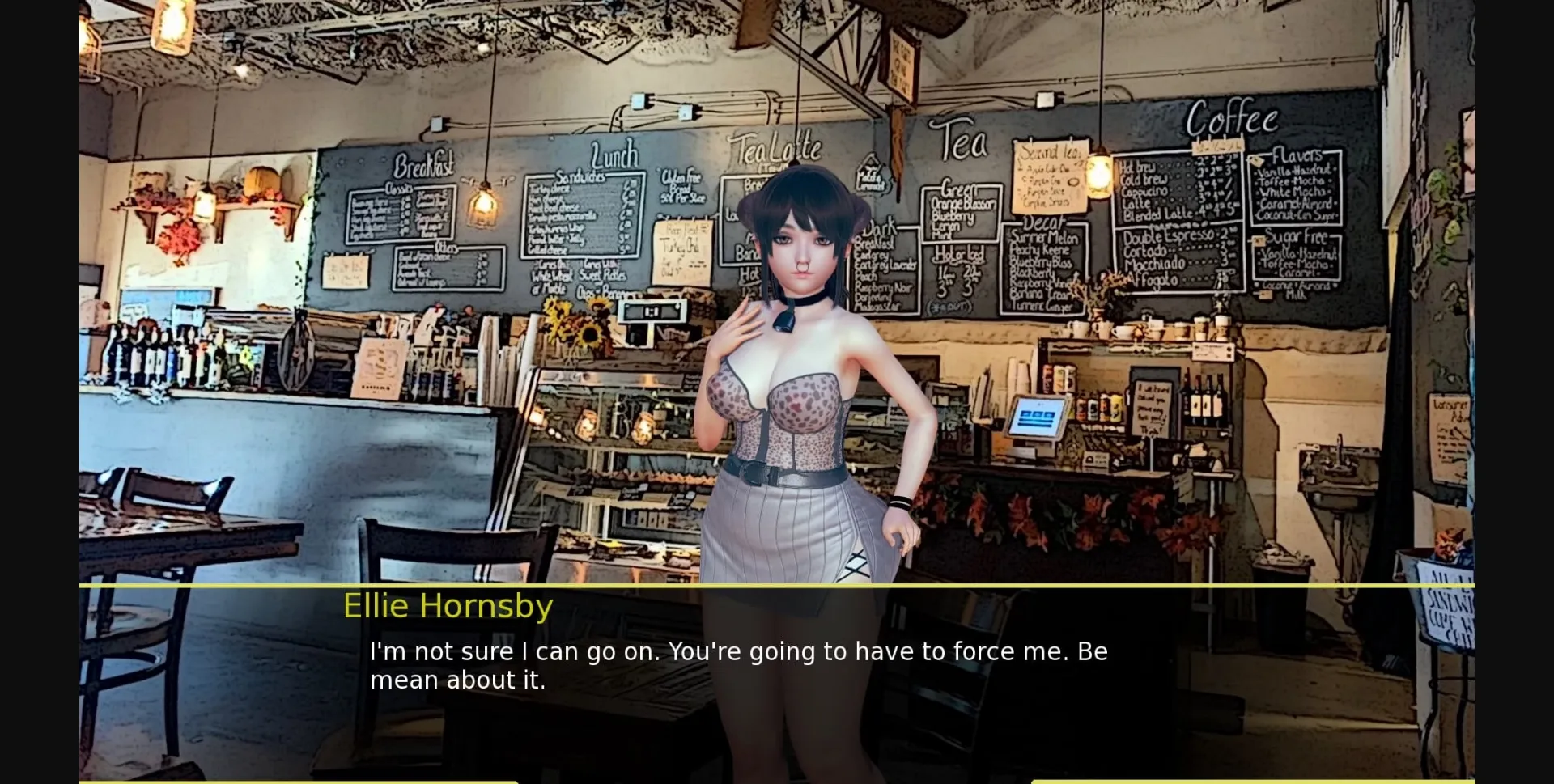Click Ellie Hornsby's name label
Viewport: 1554px width, 784px height.
(448, 605)
